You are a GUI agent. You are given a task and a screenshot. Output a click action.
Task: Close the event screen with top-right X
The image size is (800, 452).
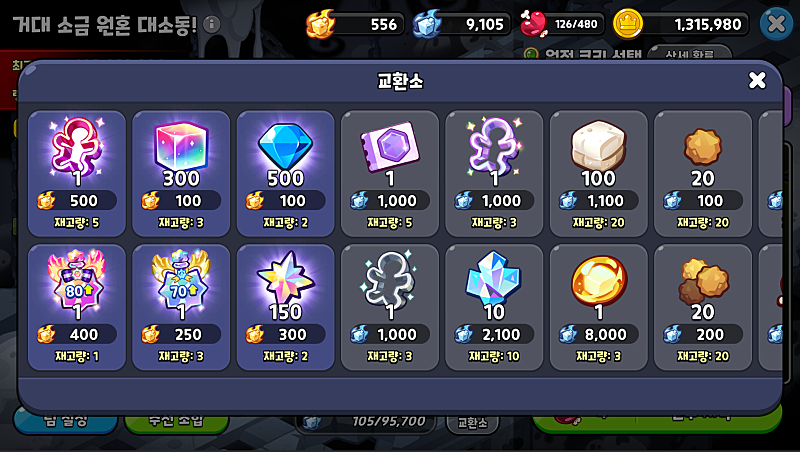[777, 23]
